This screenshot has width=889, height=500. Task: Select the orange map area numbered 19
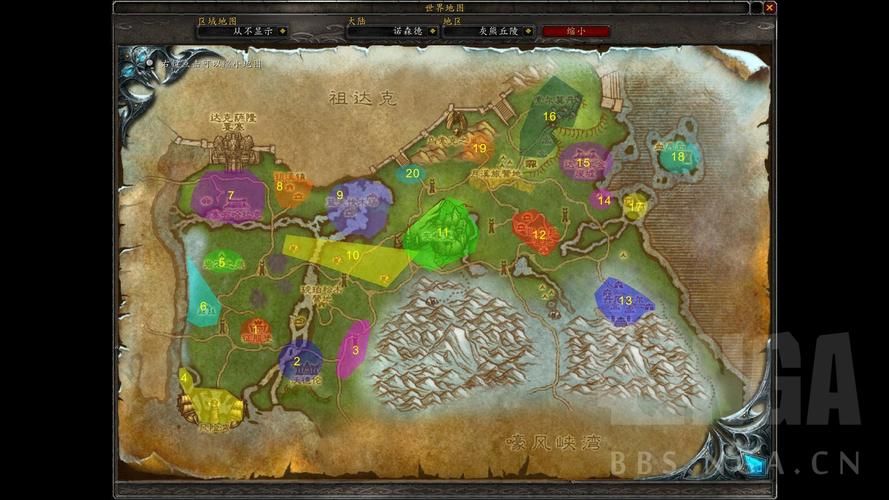[478, 148]
